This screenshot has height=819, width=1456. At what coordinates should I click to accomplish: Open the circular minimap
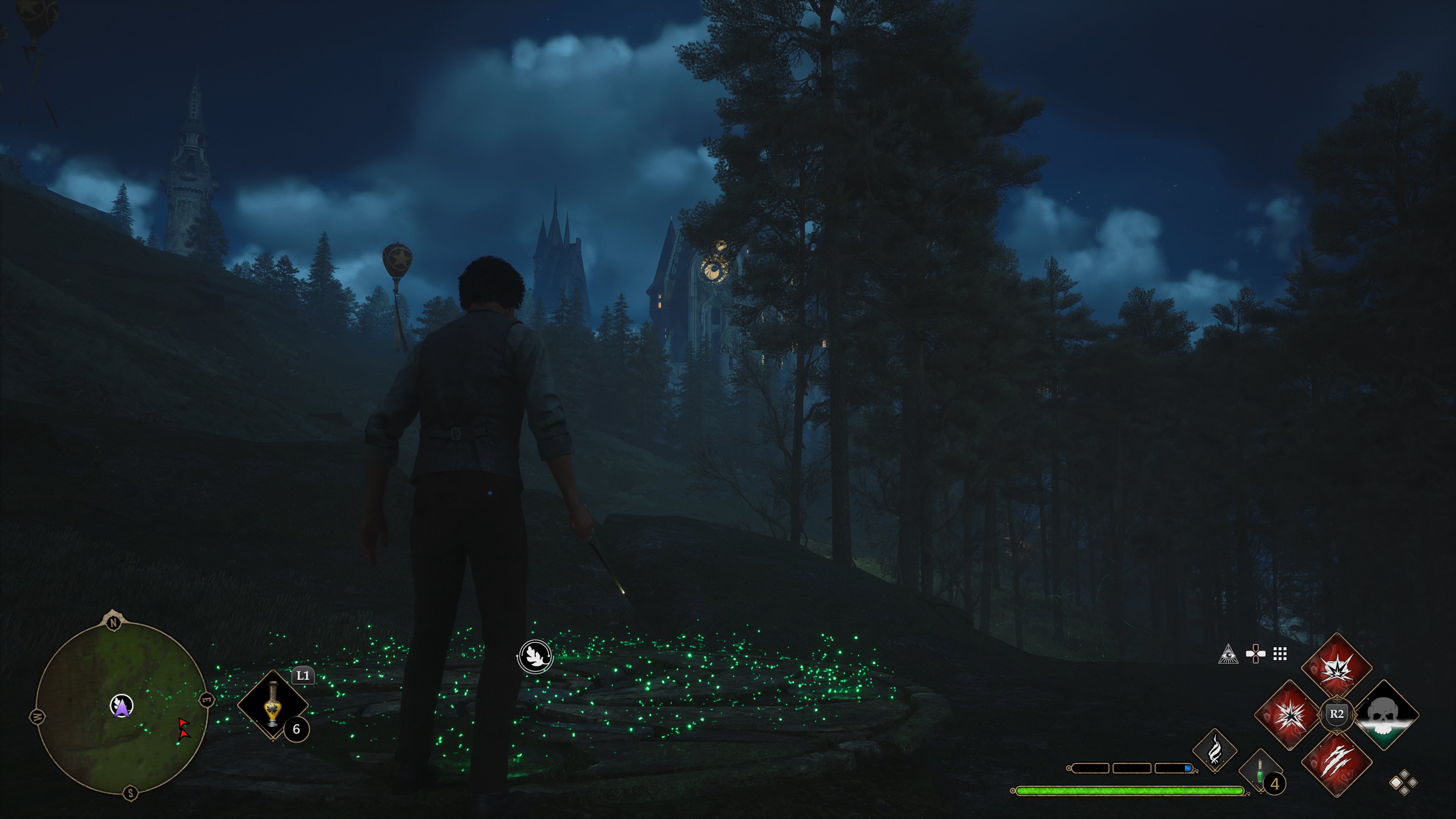121,706
